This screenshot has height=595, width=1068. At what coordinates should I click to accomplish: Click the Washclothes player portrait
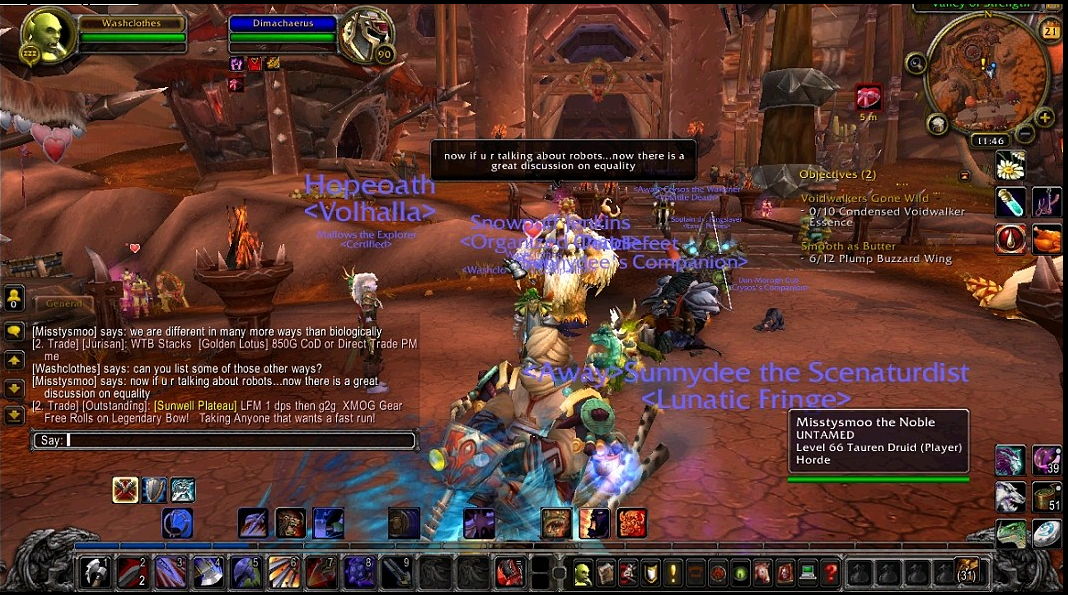(47, 37)
